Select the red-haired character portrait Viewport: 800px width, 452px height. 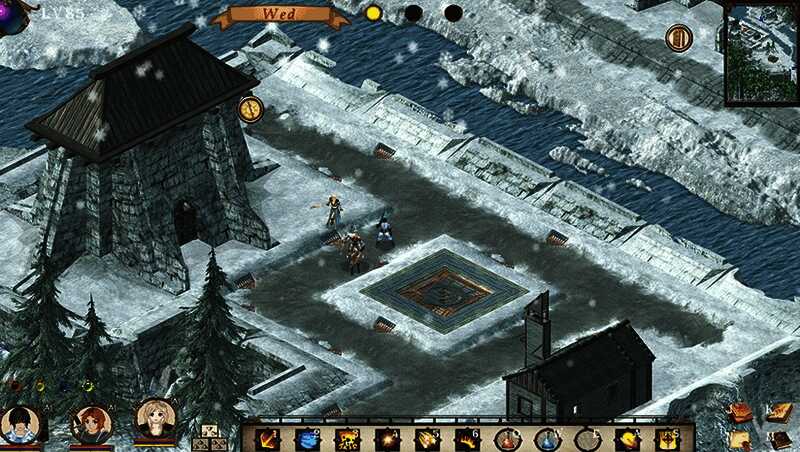click(91, 423)
